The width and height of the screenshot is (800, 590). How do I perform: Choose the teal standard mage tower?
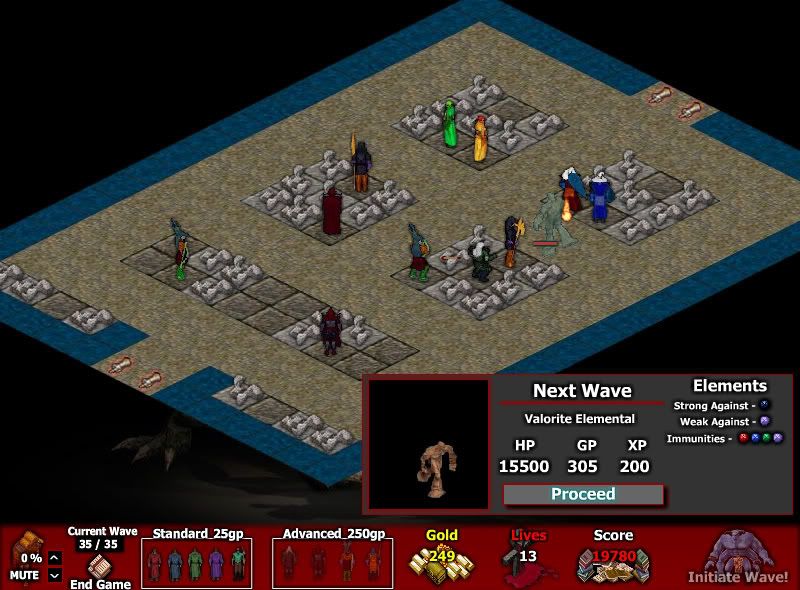click(237, 565)
